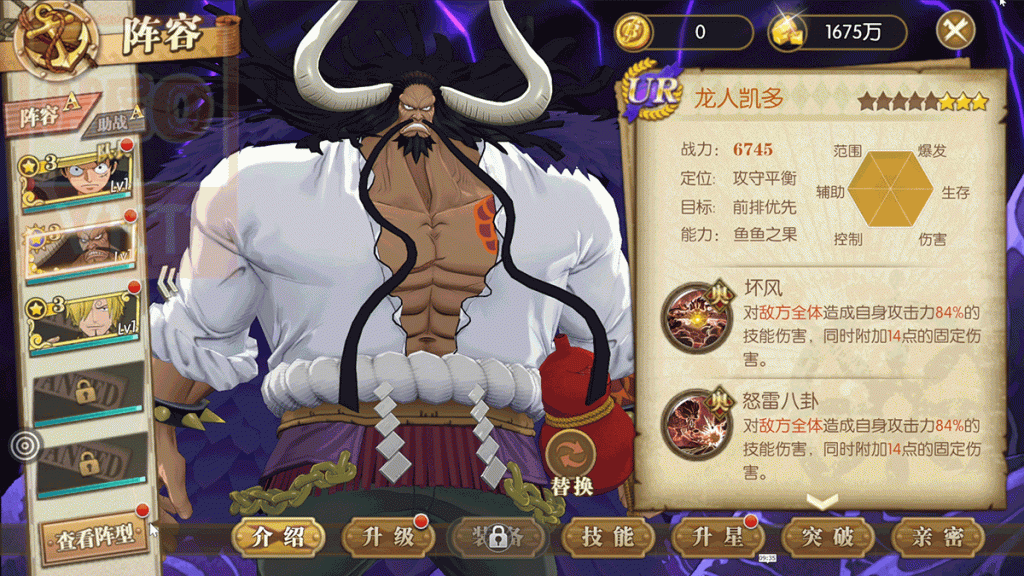The height and width of the screenshot is (576, 1024).
Task: Close the lineup screen with X button
Action: point(956,31)
